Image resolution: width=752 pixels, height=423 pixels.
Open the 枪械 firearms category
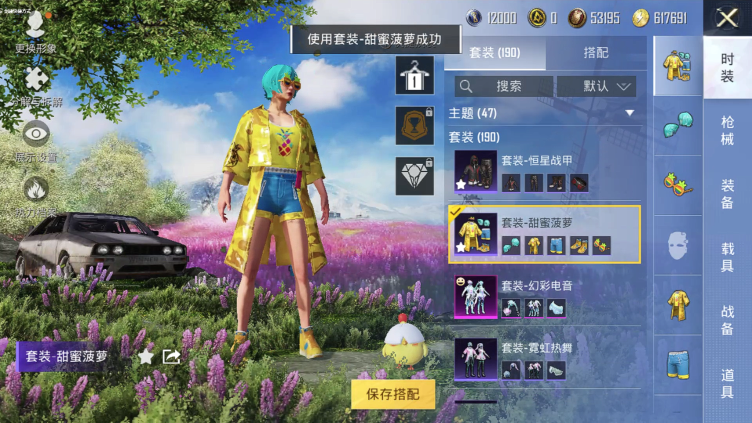tap(727, 130)
